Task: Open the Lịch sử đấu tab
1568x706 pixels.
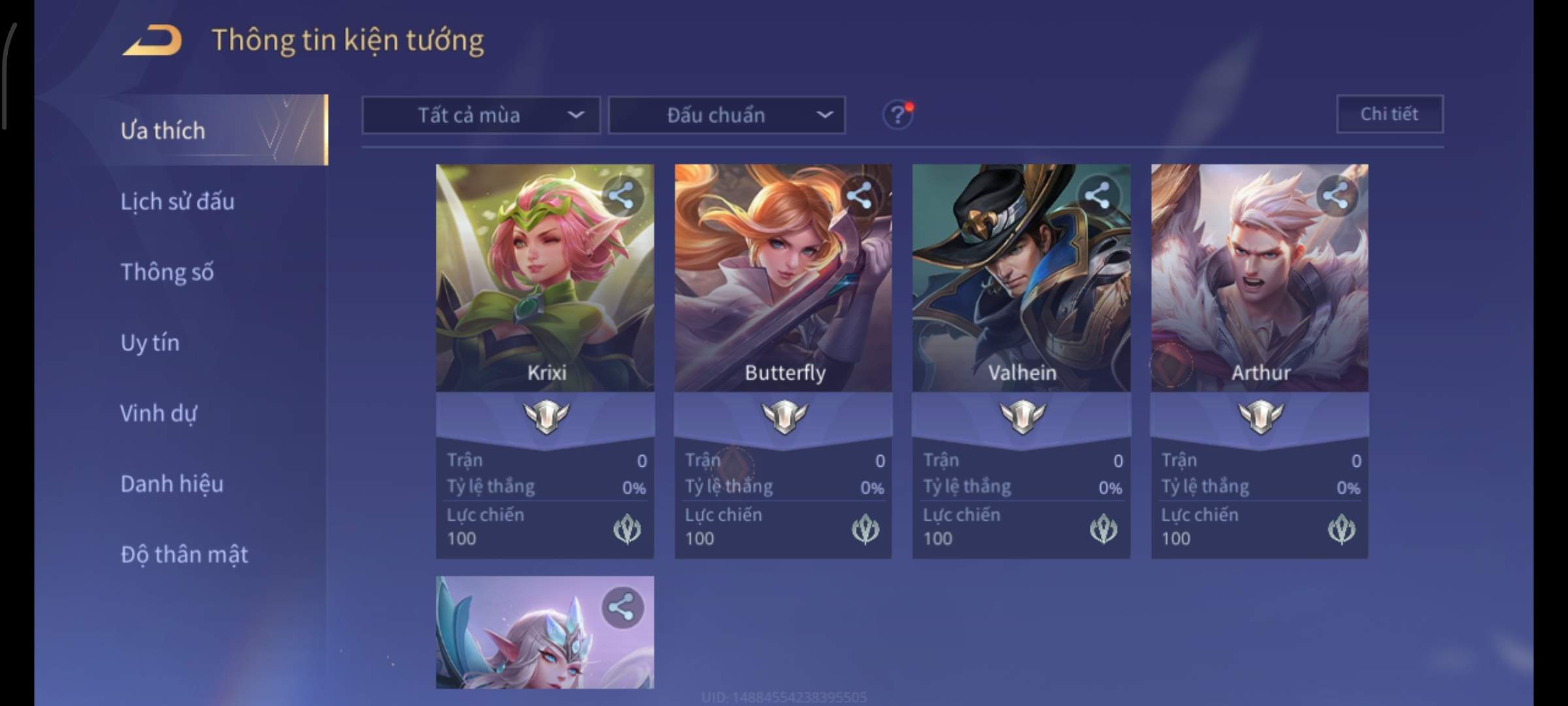Action: pos(178,201)
